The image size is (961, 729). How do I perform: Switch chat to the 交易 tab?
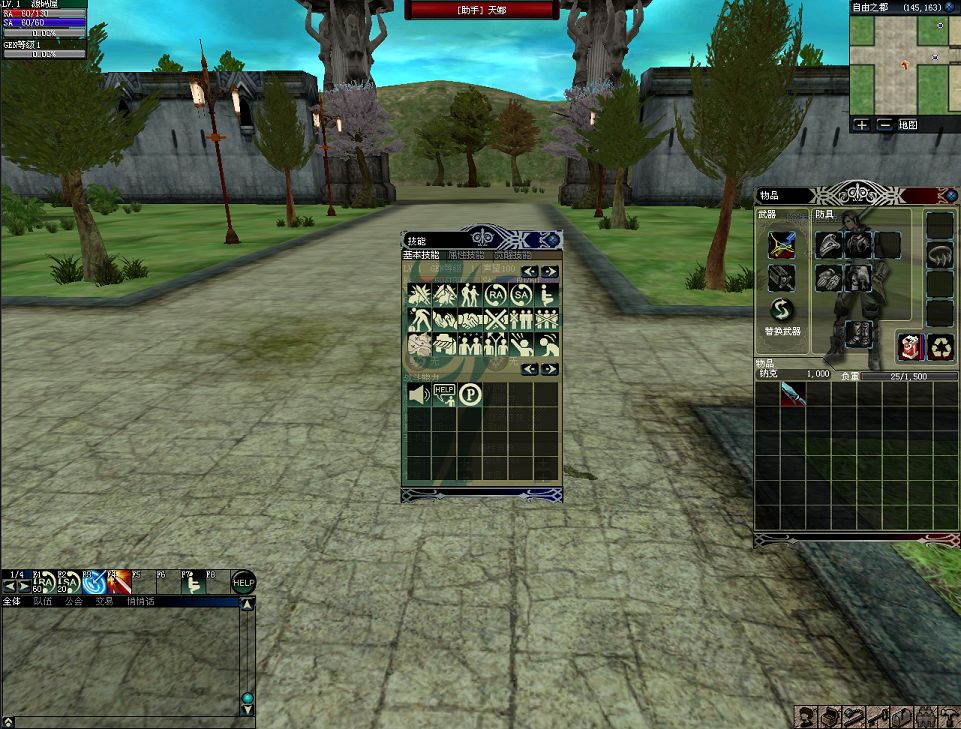pyautogui.click(x=104, y=602)
